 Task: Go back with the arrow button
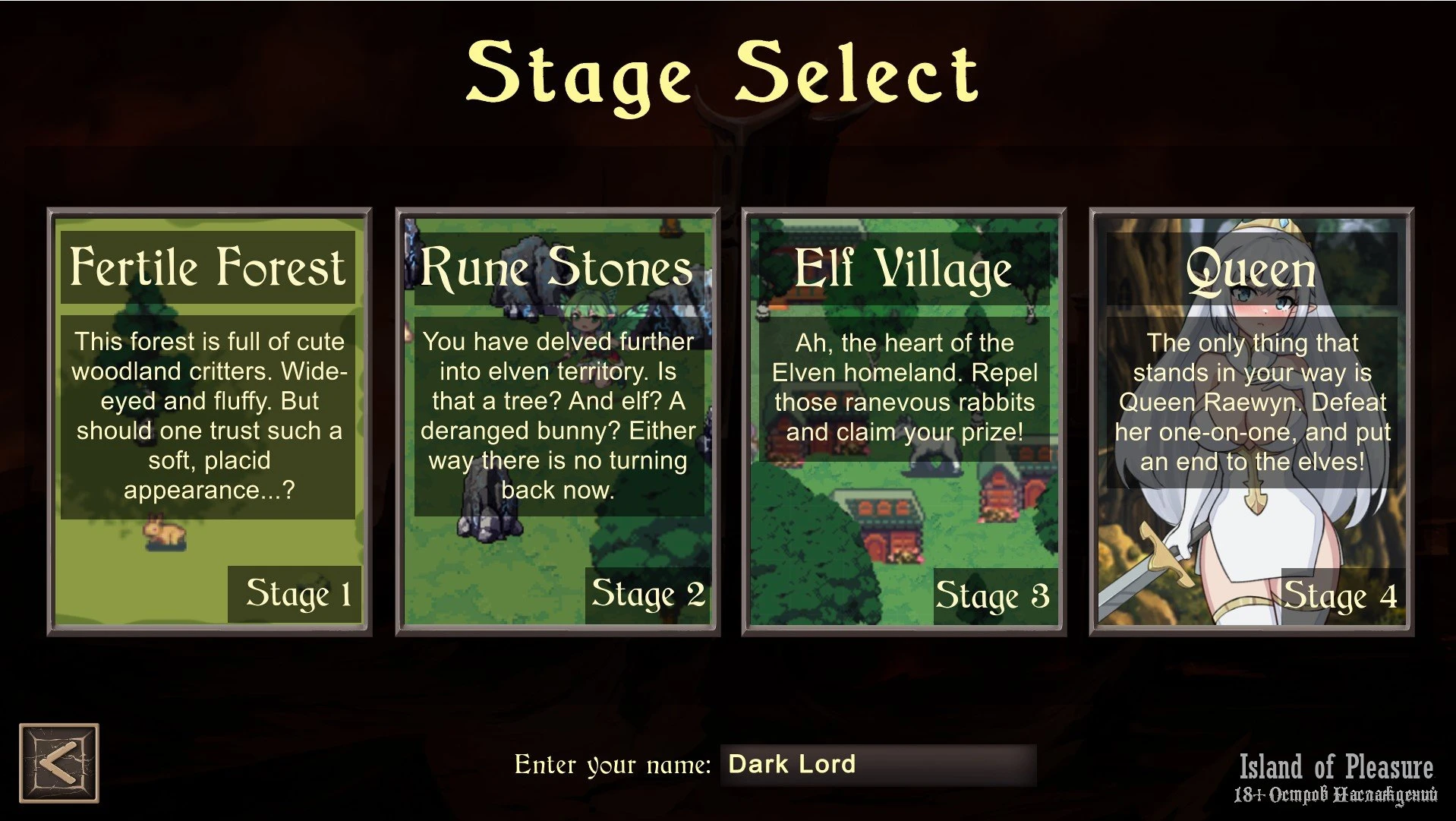point(59,763)
